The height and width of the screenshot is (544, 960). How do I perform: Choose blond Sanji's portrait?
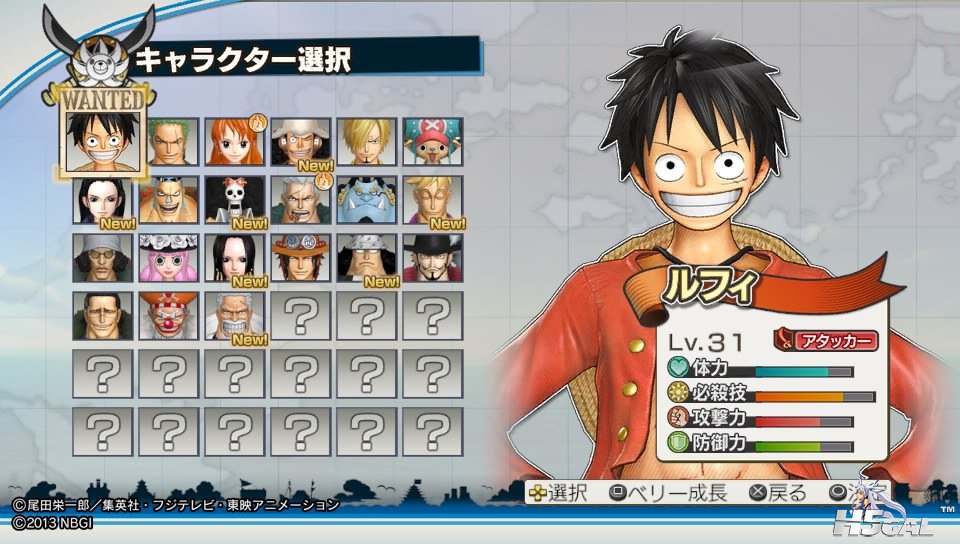coord(367,142)
